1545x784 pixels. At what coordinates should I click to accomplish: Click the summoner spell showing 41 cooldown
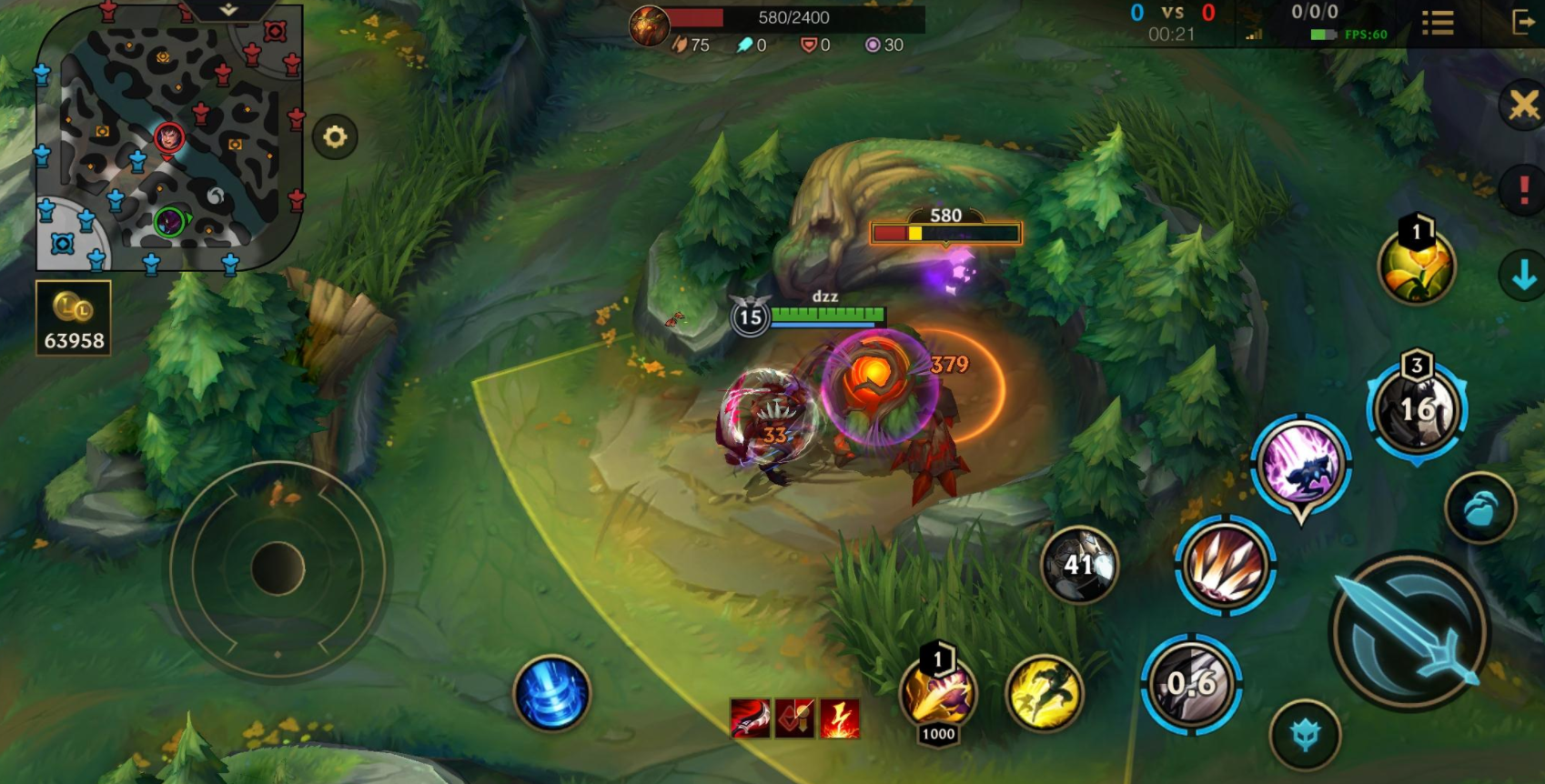click(1080, 565)
